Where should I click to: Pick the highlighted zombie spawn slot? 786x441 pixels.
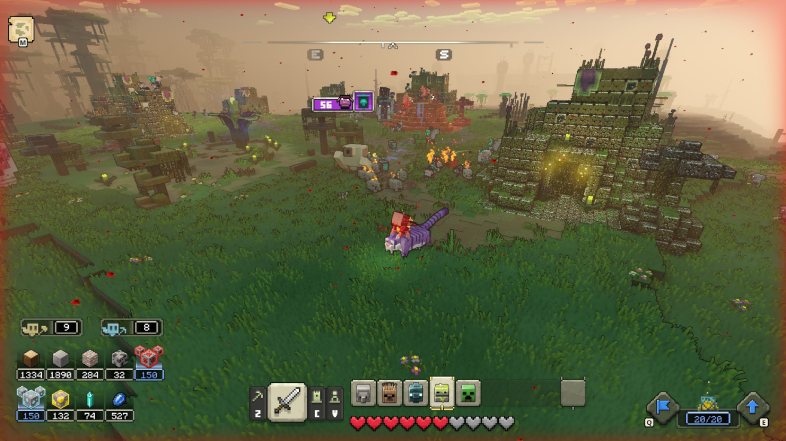coord(441,392)
